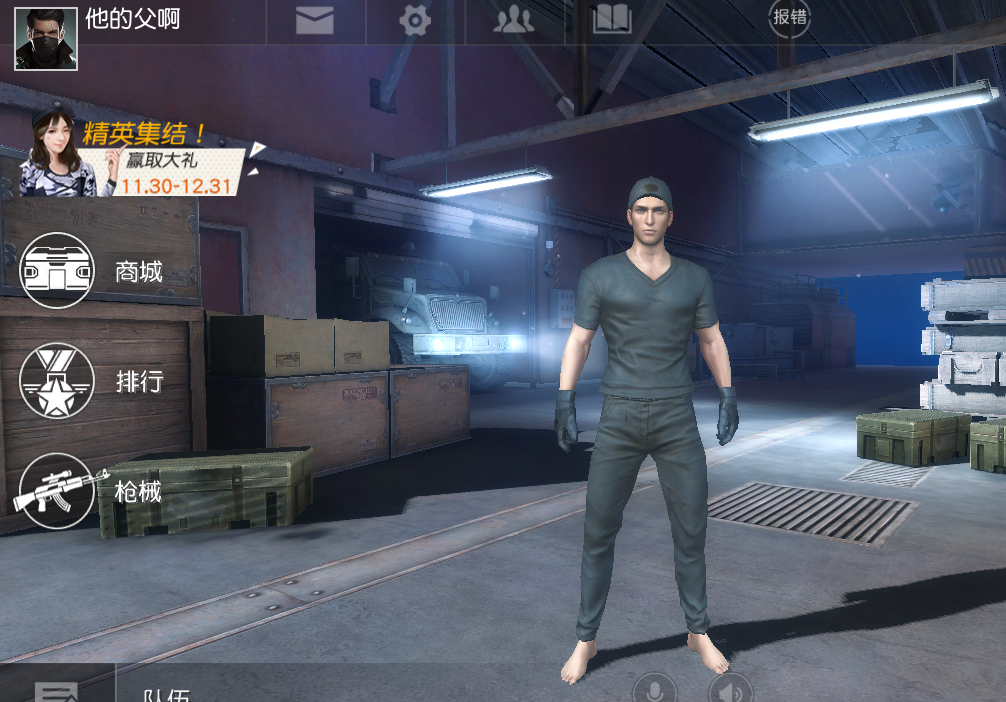Screen dimensions: 1006x702
Task: Open the mail envelope icon
Action: pos(315,20)
